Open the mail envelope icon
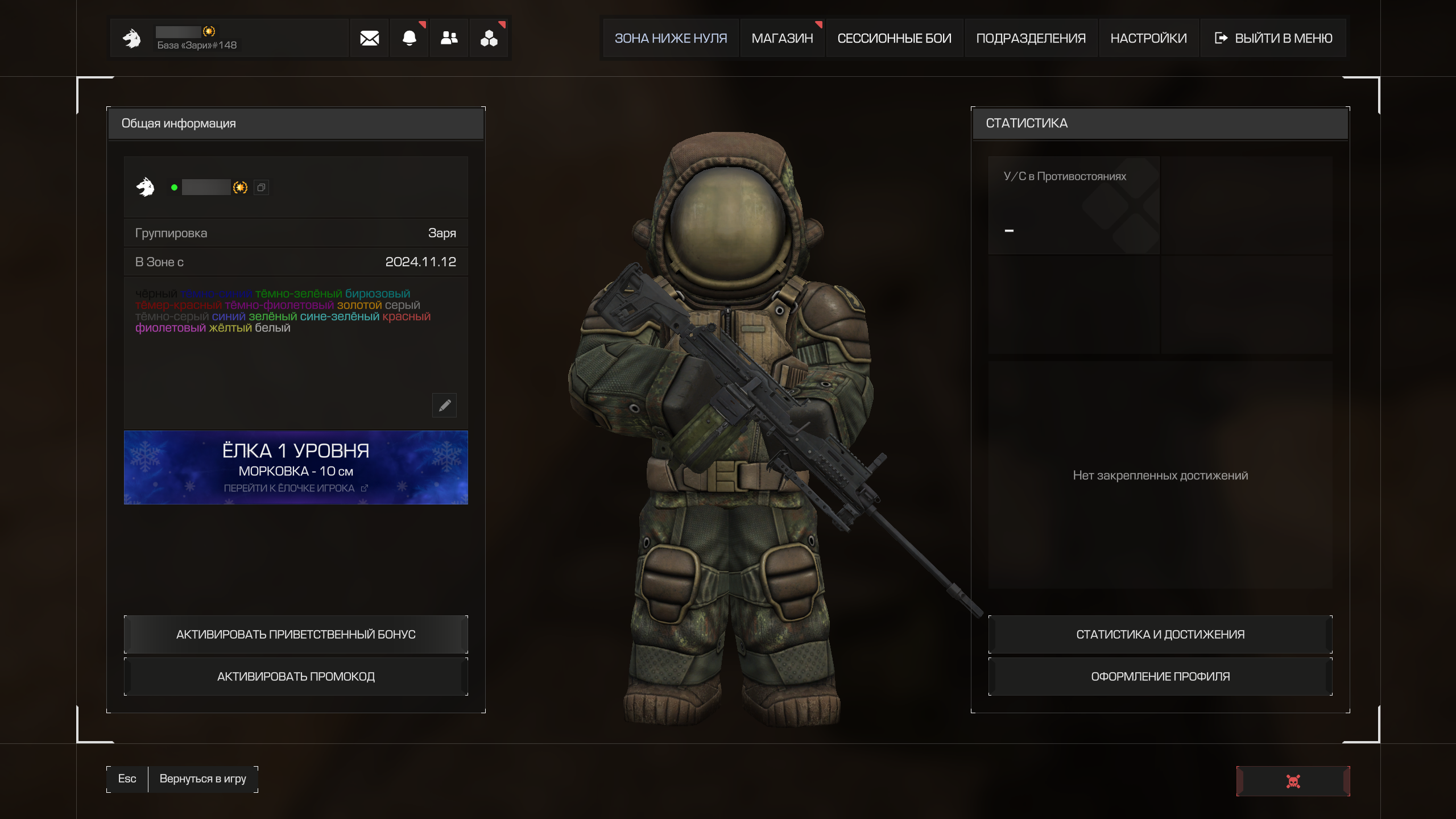Screen dimensions: 1456x819 pos(369,38)
